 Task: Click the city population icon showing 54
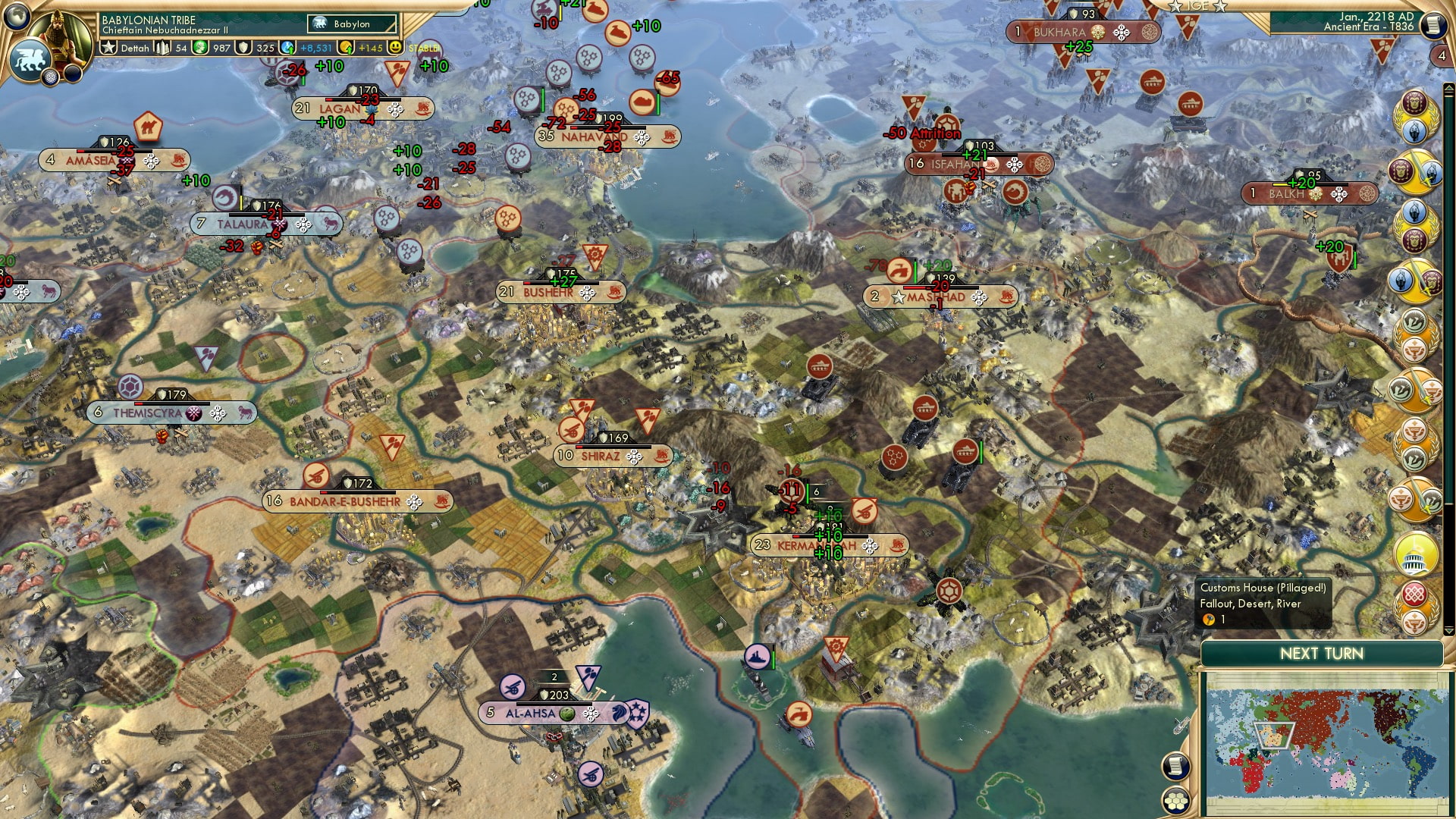click(x=163, y=48)
